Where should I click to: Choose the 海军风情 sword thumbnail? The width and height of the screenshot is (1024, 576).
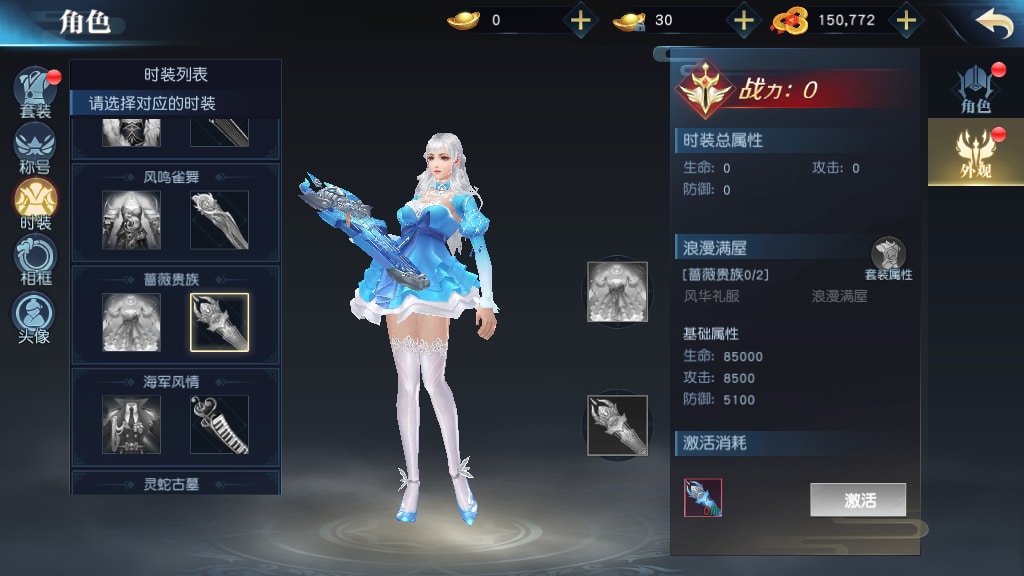(219, 424)
